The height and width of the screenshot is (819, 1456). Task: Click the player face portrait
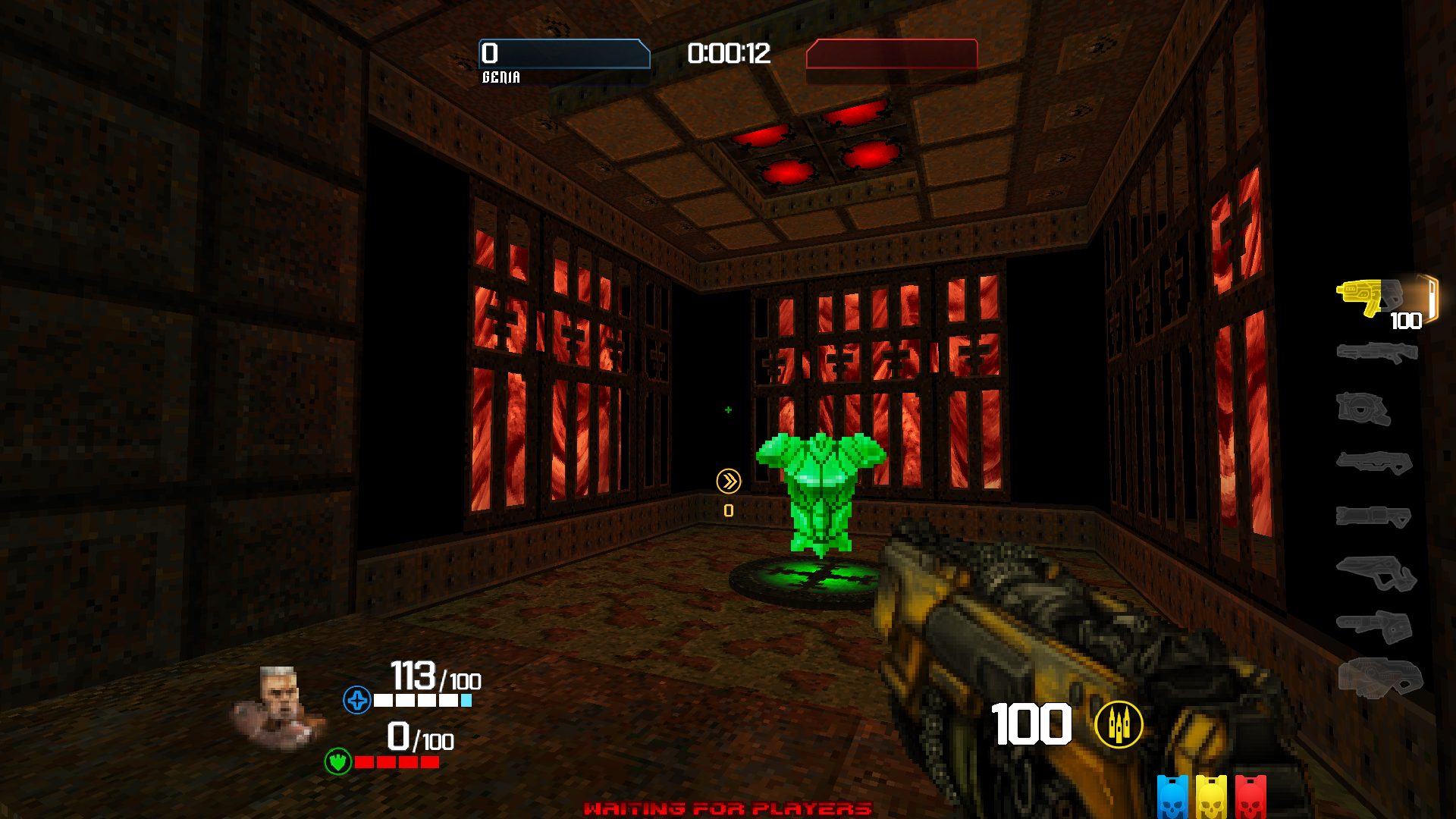click(x=278, y=707)
